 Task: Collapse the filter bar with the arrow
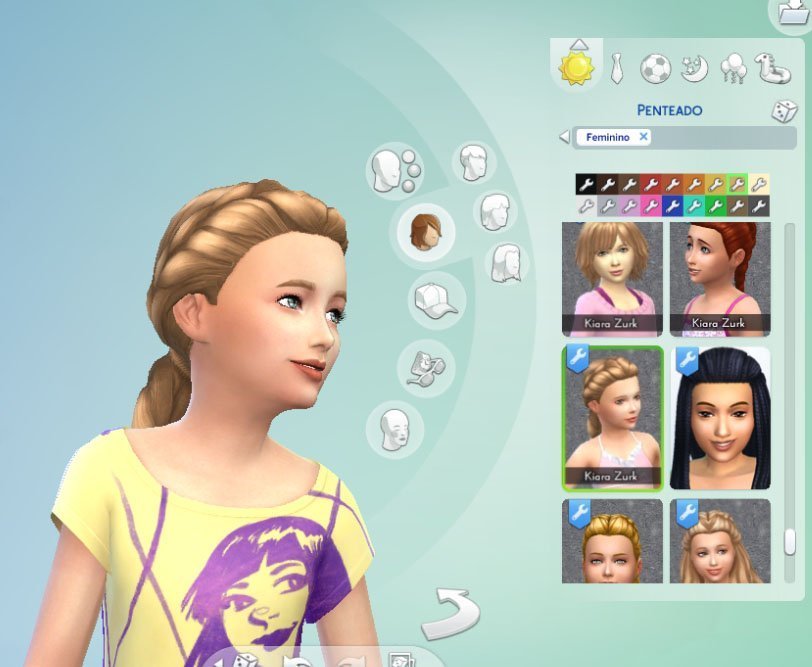564,137
